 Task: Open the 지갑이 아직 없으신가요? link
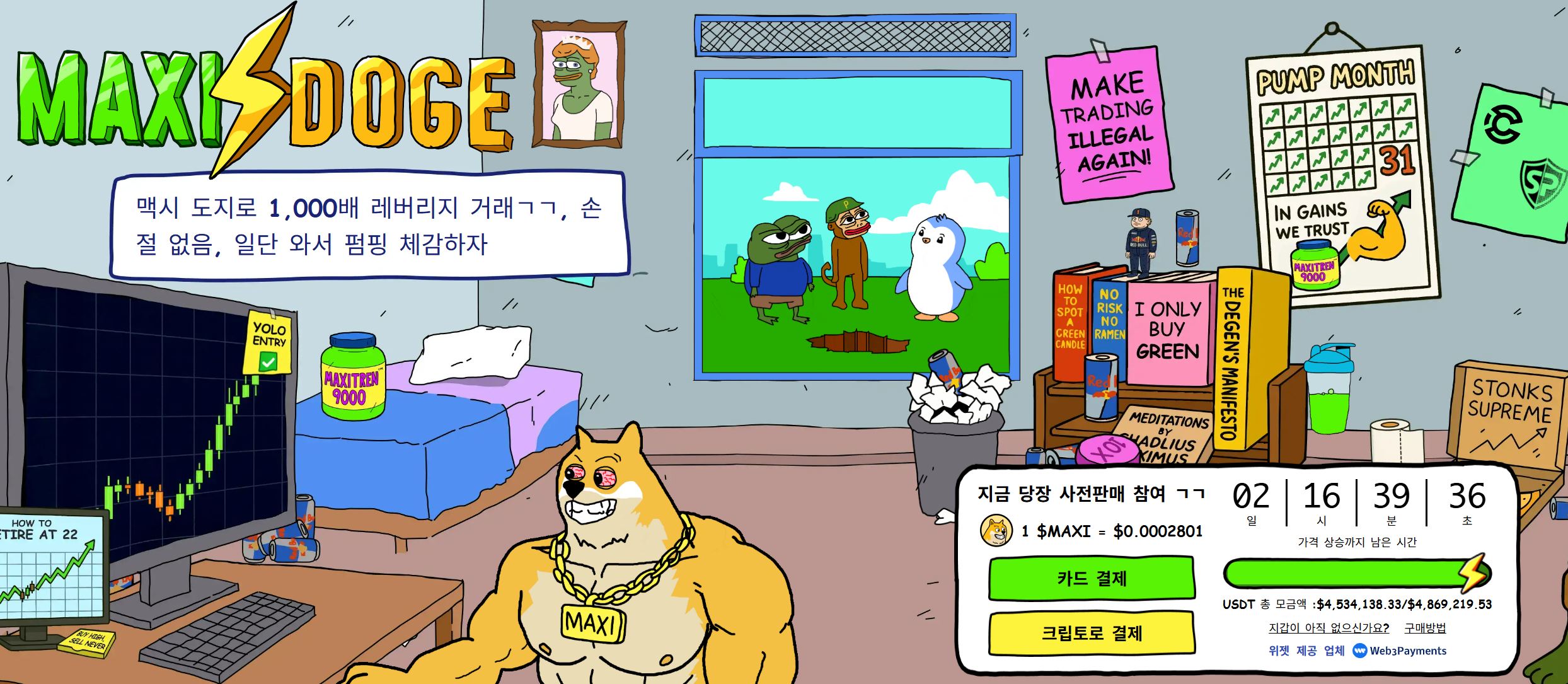1329,628
